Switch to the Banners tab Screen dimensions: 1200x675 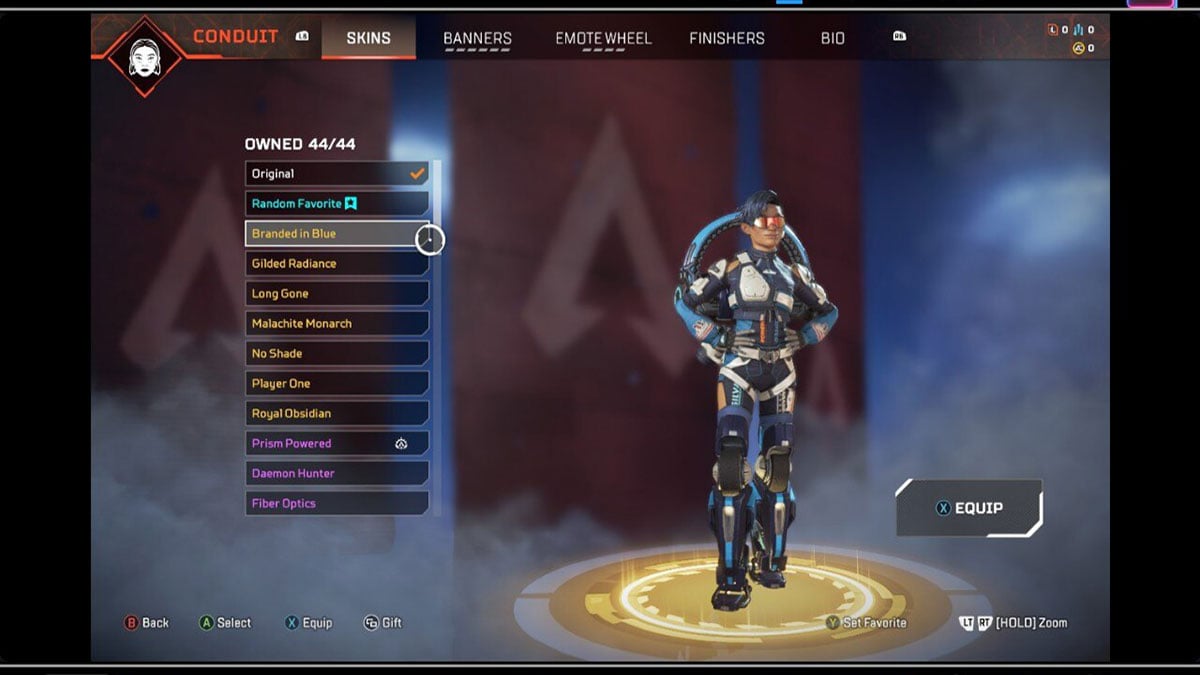477,38
